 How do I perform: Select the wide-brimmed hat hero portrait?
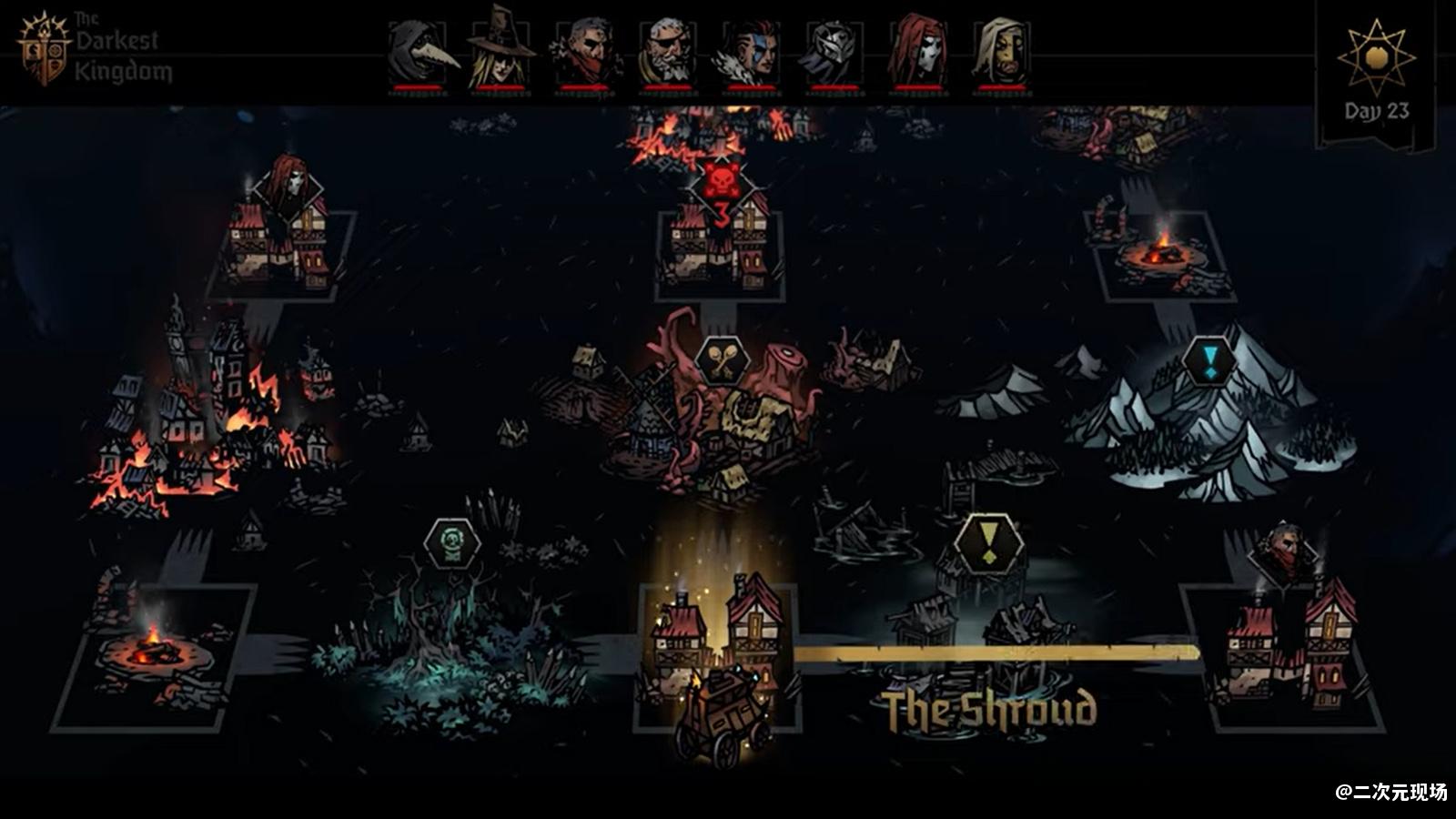click(501, 50)
